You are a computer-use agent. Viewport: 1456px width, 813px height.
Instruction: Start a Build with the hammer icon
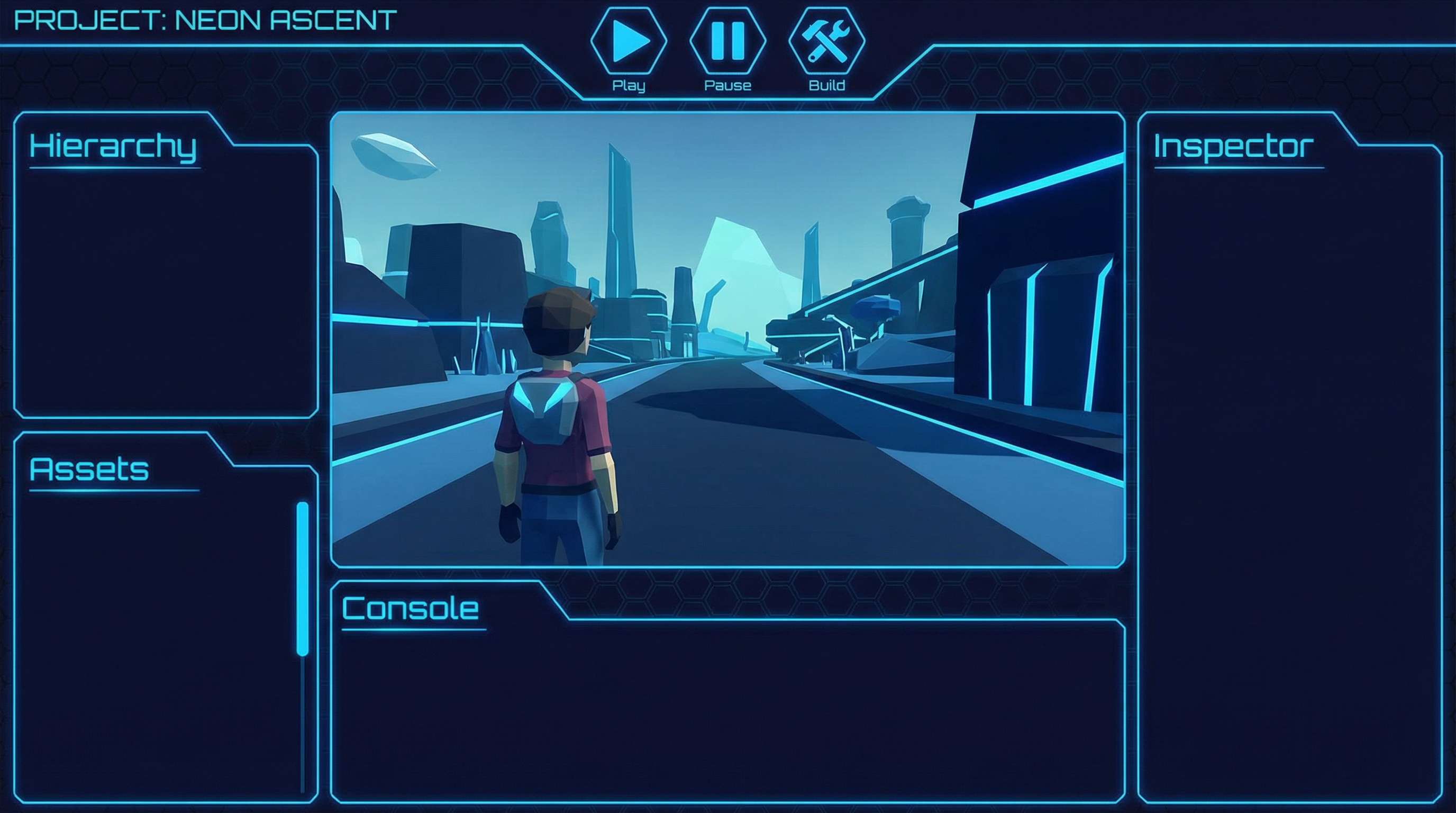(826, 41)
